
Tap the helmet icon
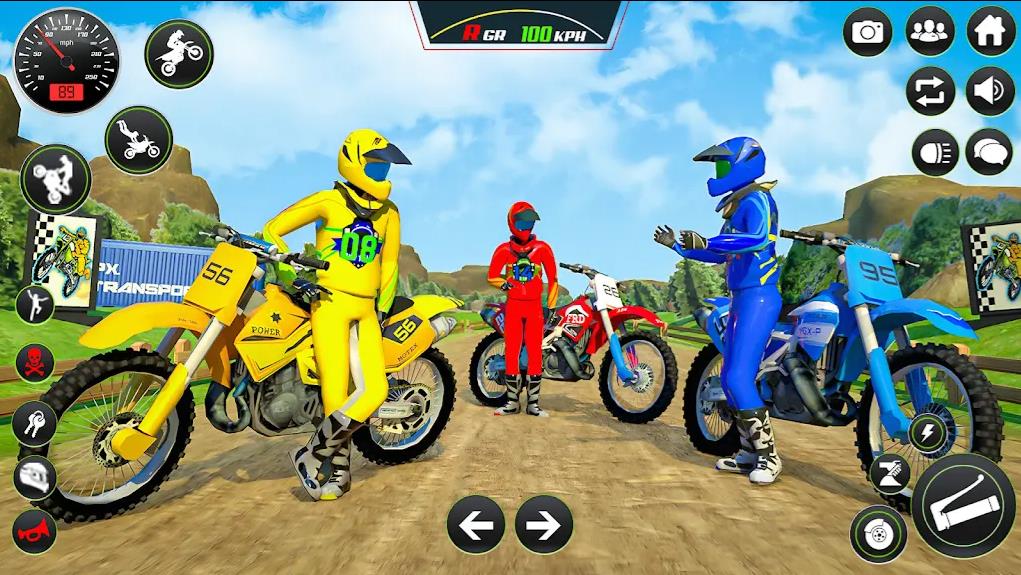point(35,477)
